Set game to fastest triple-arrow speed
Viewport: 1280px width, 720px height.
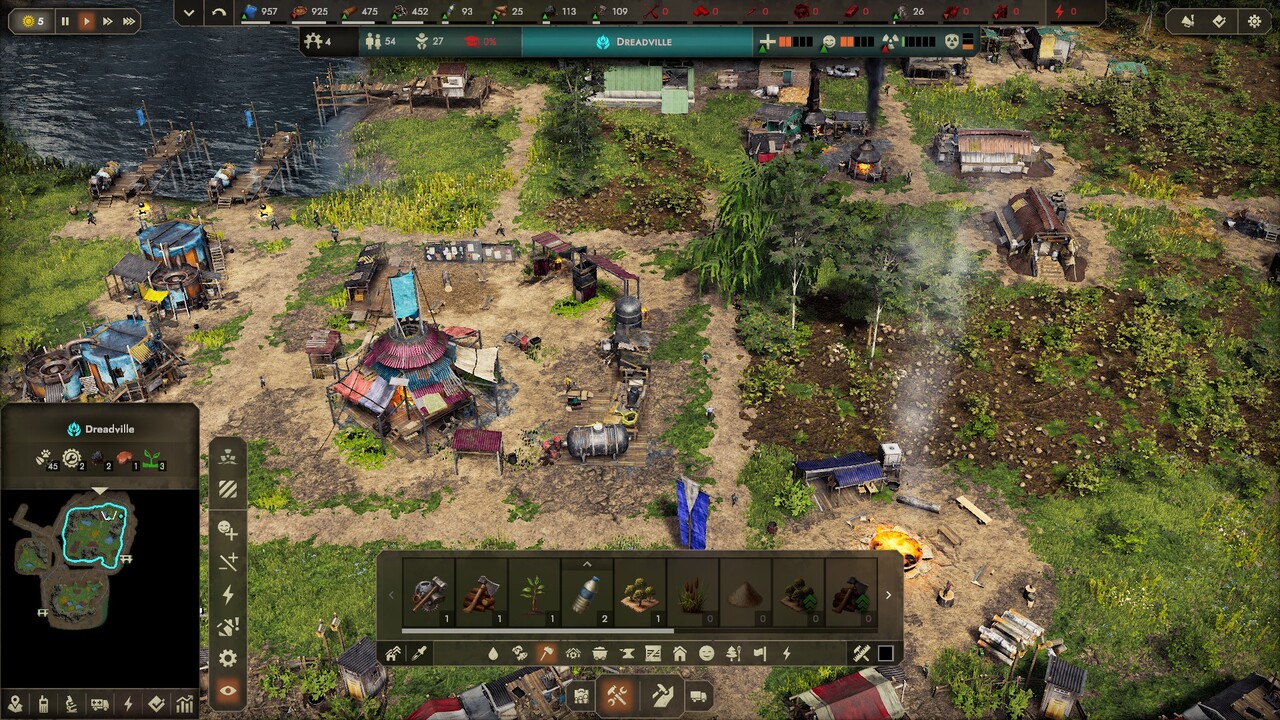129,21
